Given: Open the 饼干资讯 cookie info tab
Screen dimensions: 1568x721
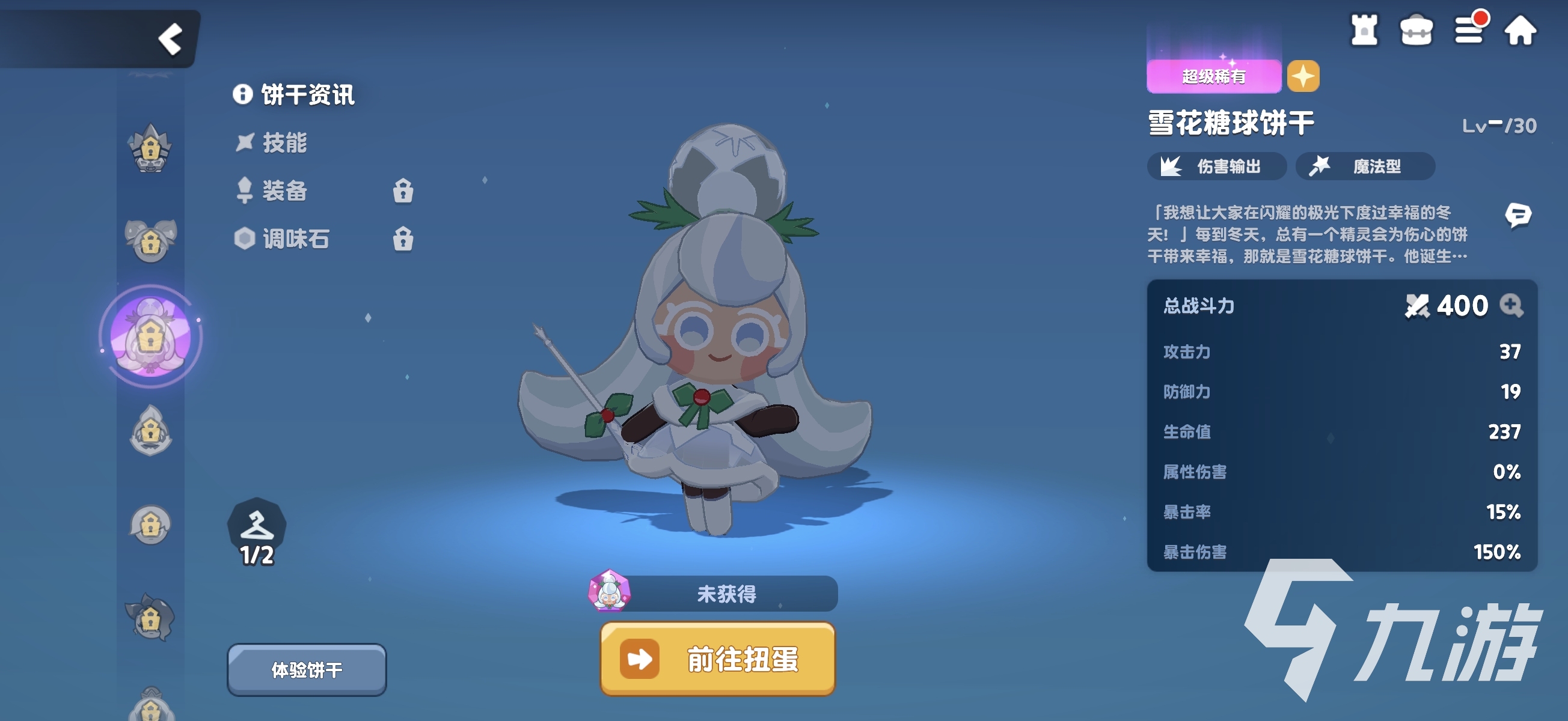Looking at the screenshot, I should pos(295,96).
